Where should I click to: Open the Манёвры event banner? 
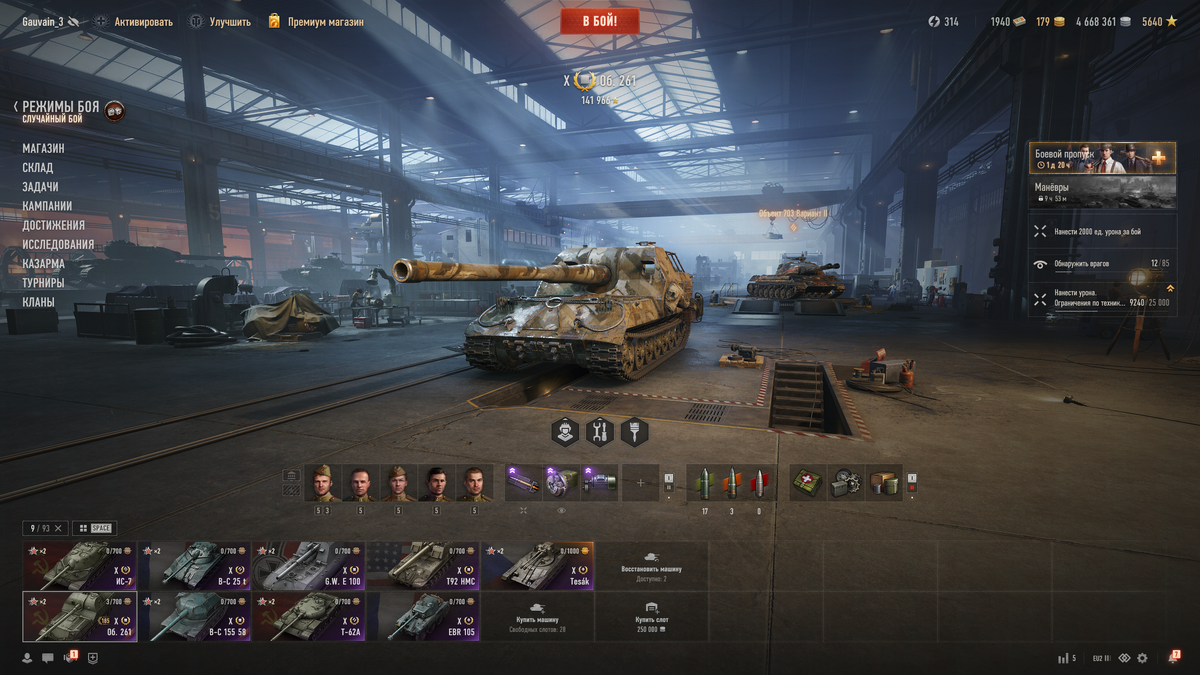click(x=1102, y=192)
